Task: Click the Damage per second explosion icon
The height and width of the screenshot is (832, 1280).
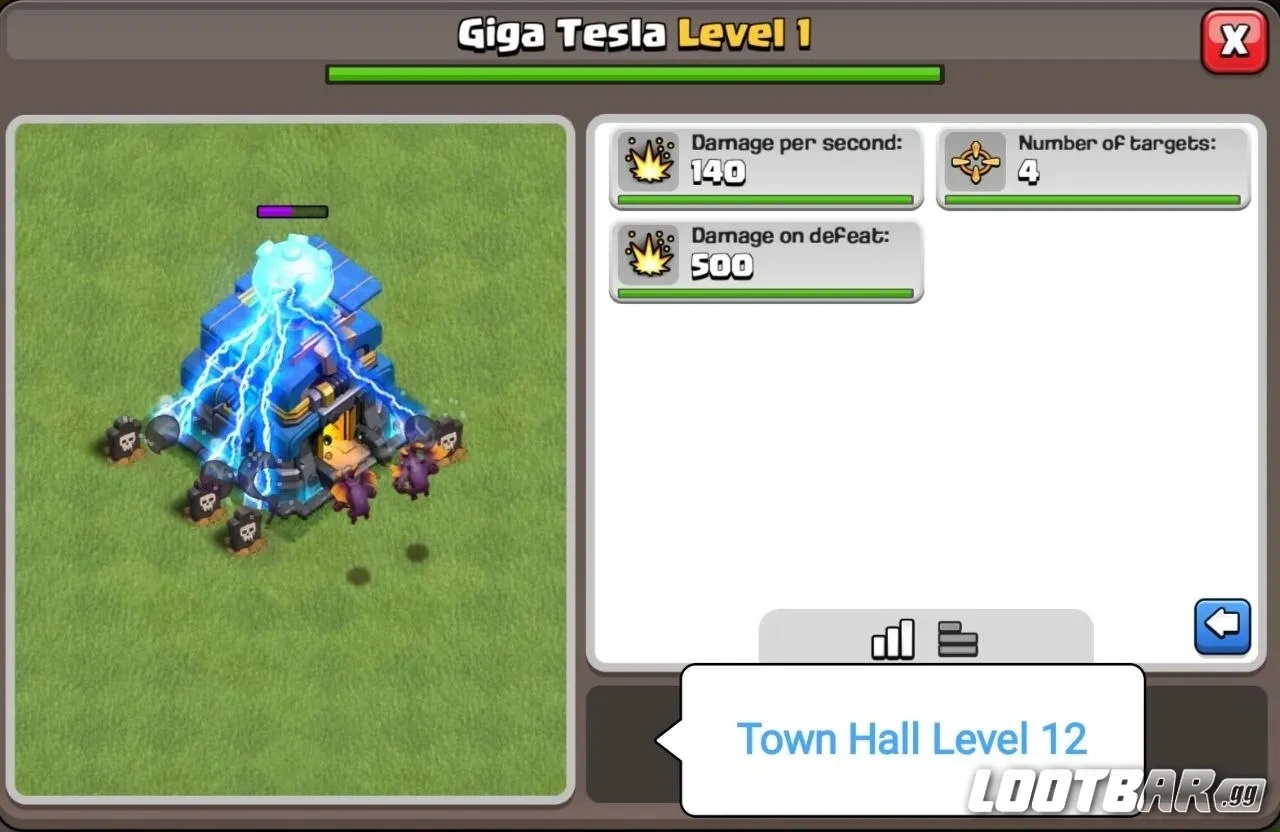Action: [x=650, y=160]
